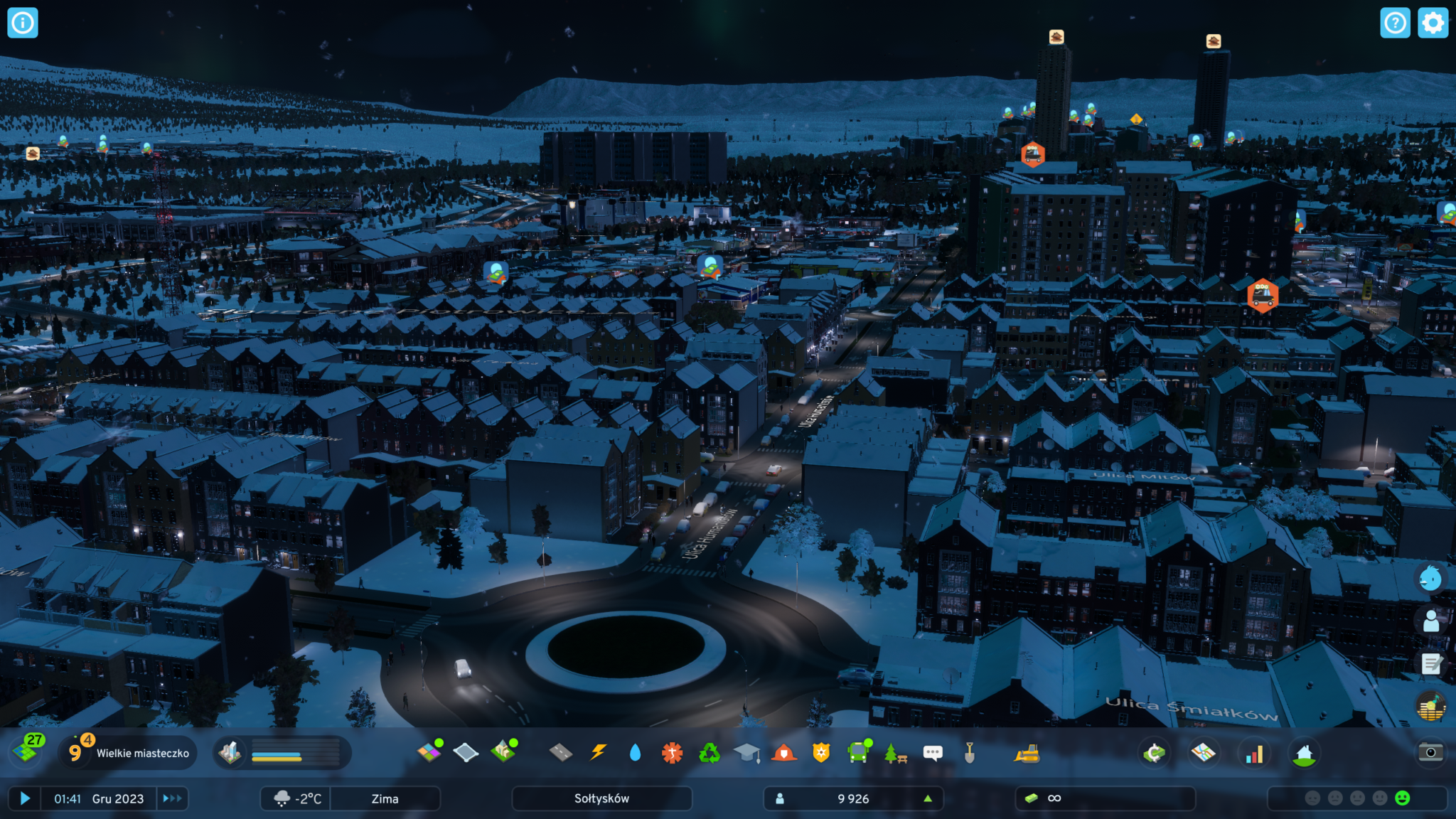Open the help question mark button

pos(1395,23)
